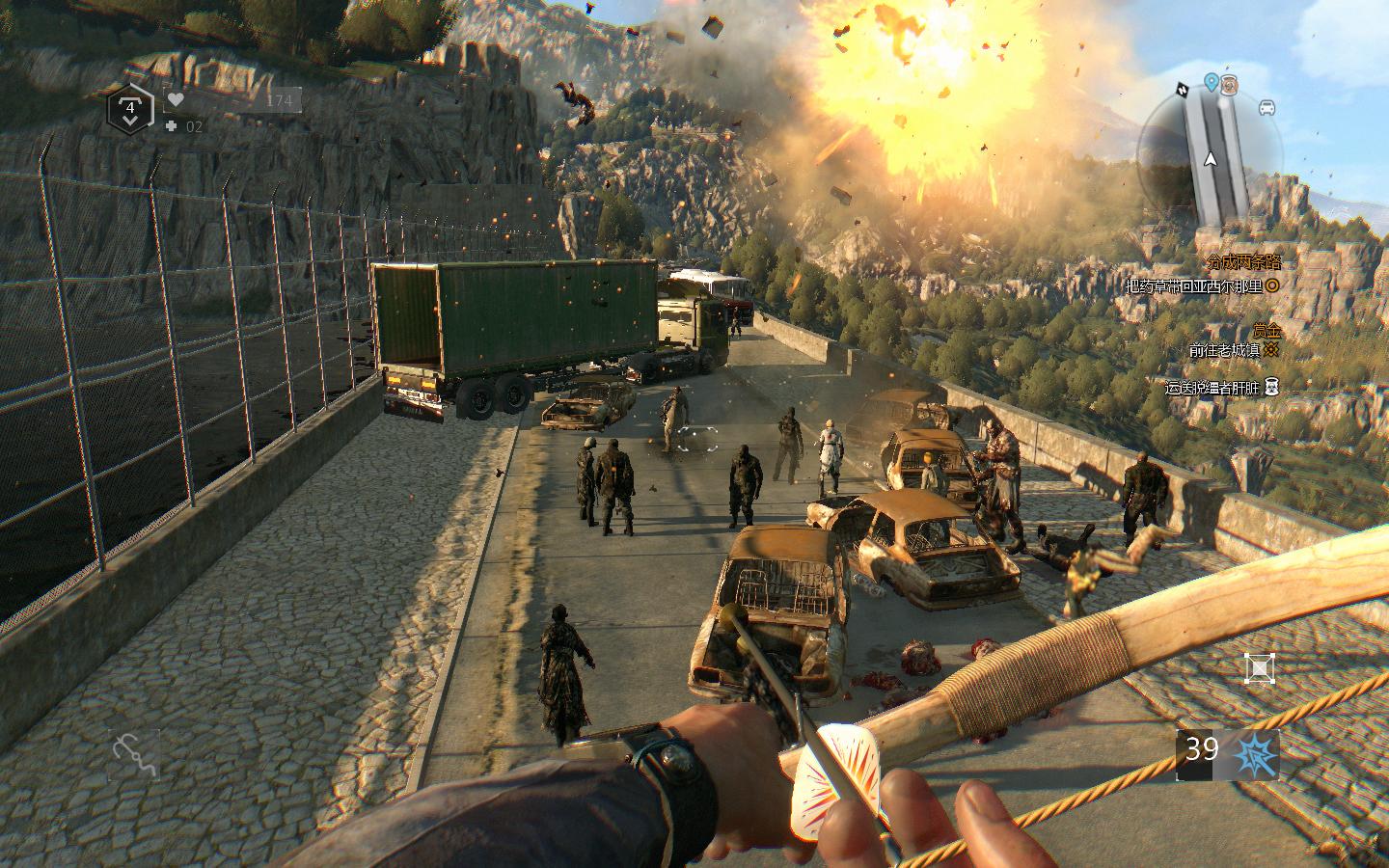Click the medkit cross icon
The width and height of the screenshot is (1389, 868).
pyautogui.click(x=171, y=125)
